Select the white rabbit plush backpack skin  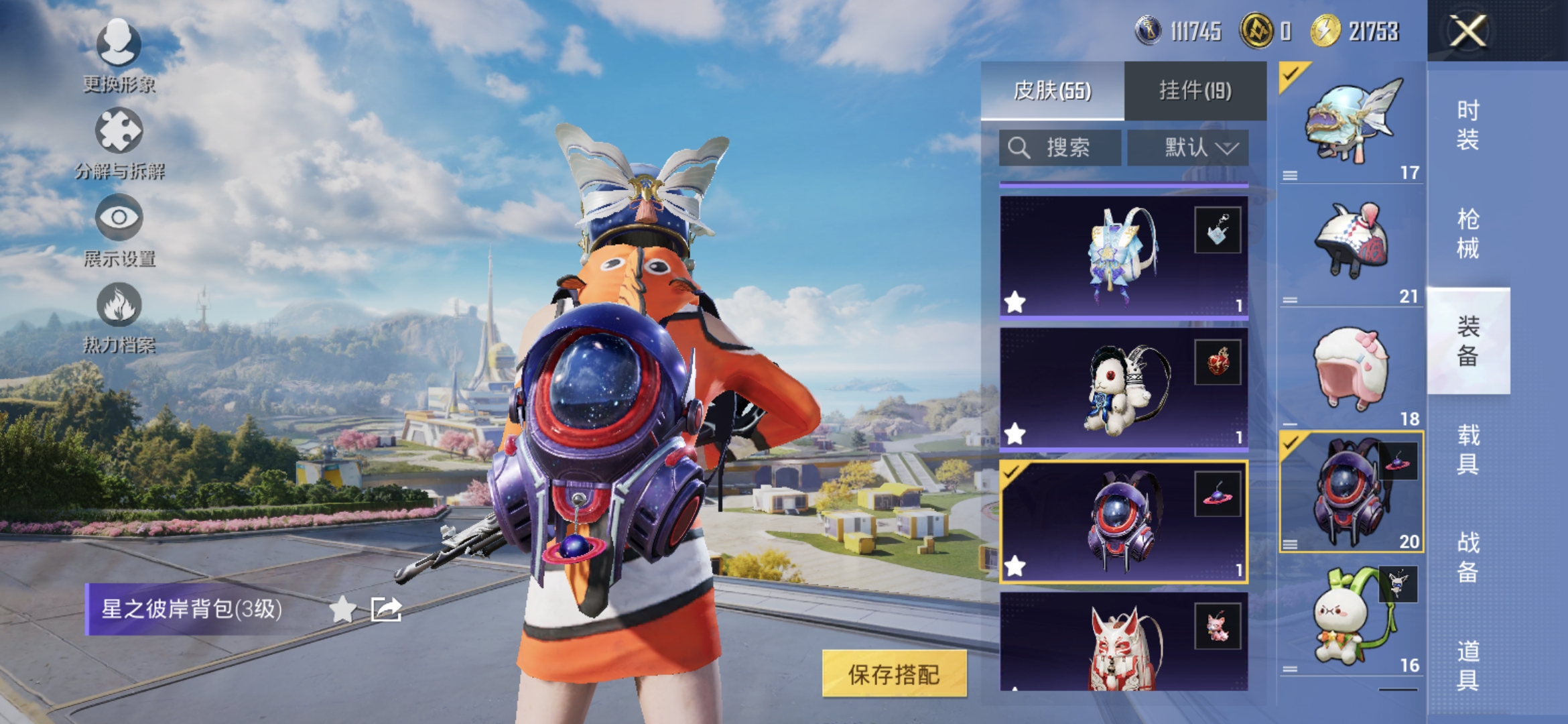1123,389
